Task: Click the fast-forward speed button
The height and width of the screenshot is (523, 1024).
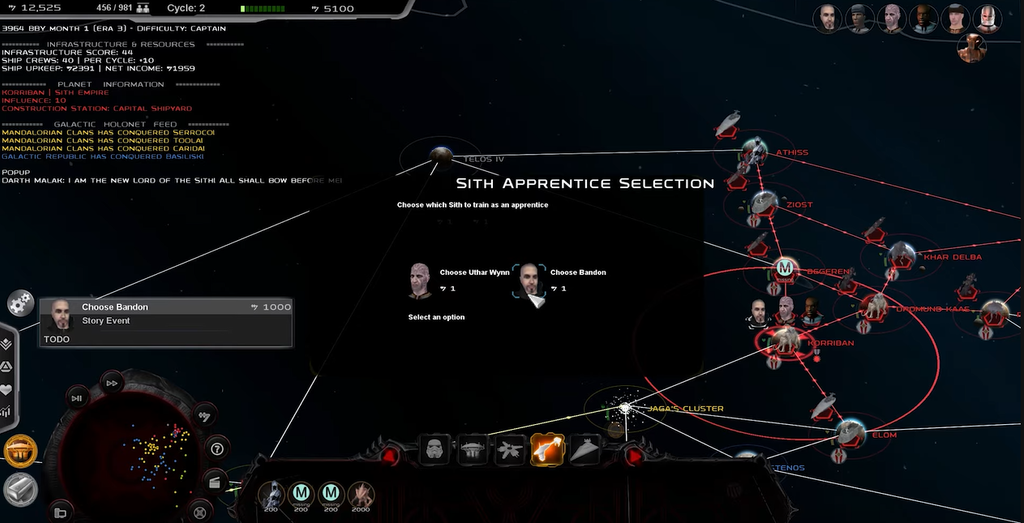Action: (112, 383)
